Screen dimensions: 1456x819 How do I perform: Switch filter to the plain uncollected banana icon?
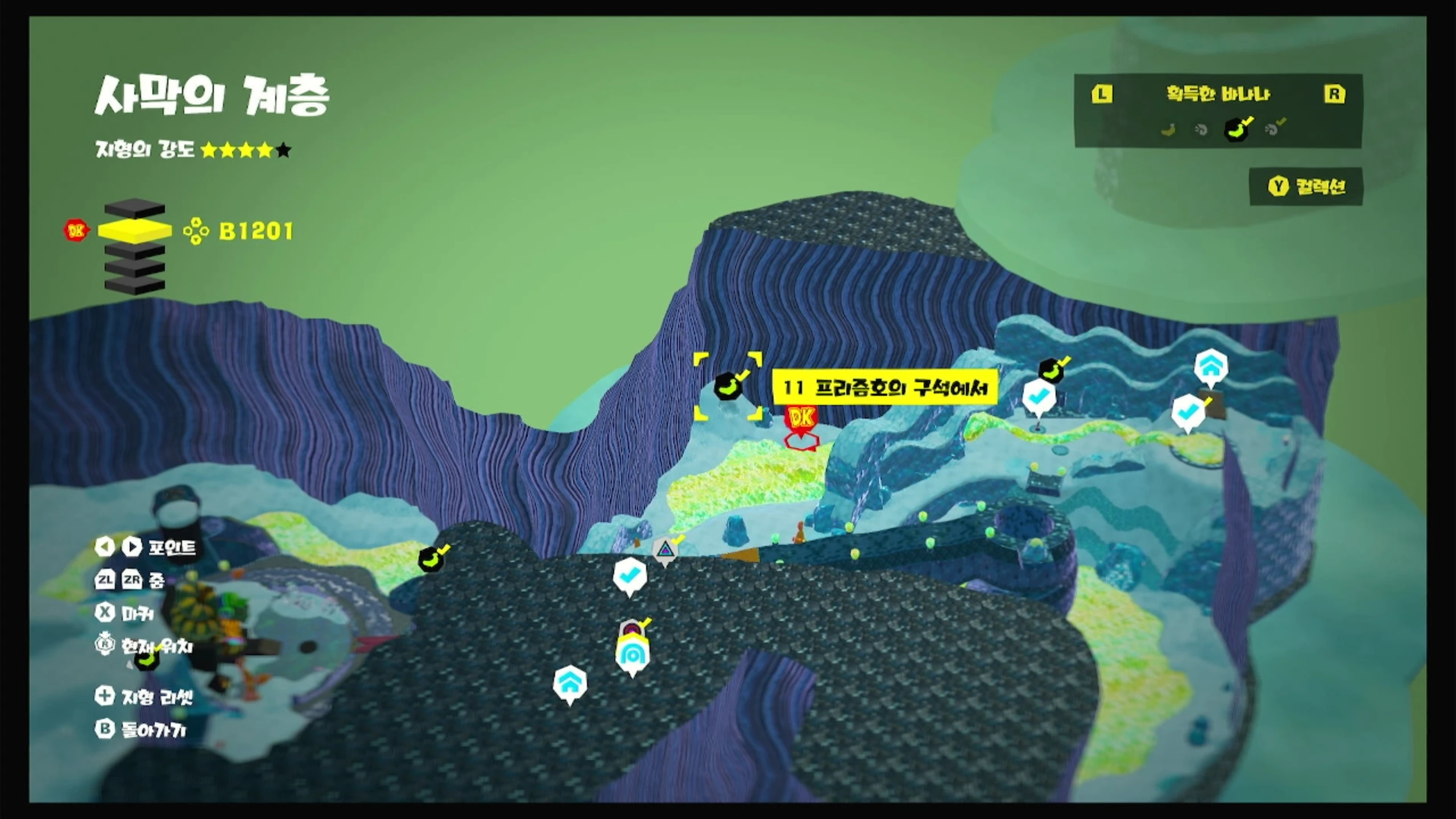[1168, 130]
